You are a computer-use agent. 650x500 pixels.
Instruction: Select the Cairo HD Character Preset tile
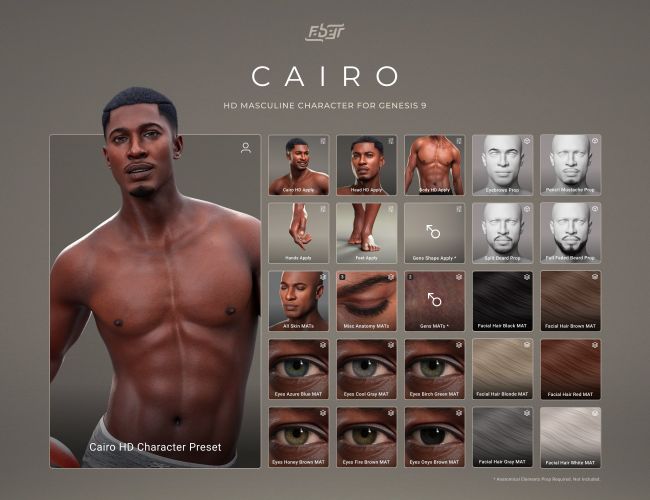pos(155,300)
